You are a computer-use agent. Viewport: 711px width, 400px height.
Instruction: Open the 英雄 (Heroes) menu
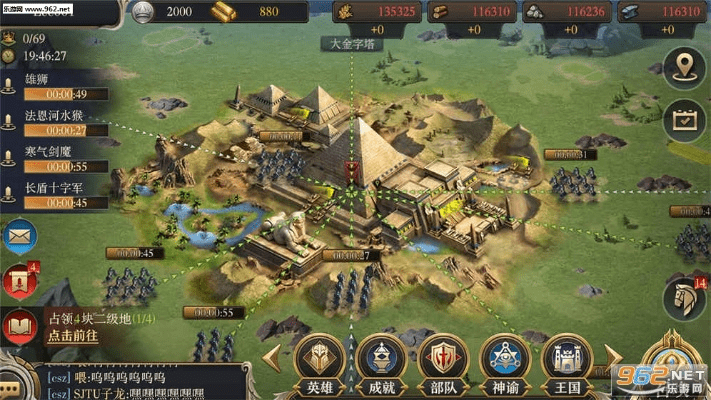coord(318,358)
